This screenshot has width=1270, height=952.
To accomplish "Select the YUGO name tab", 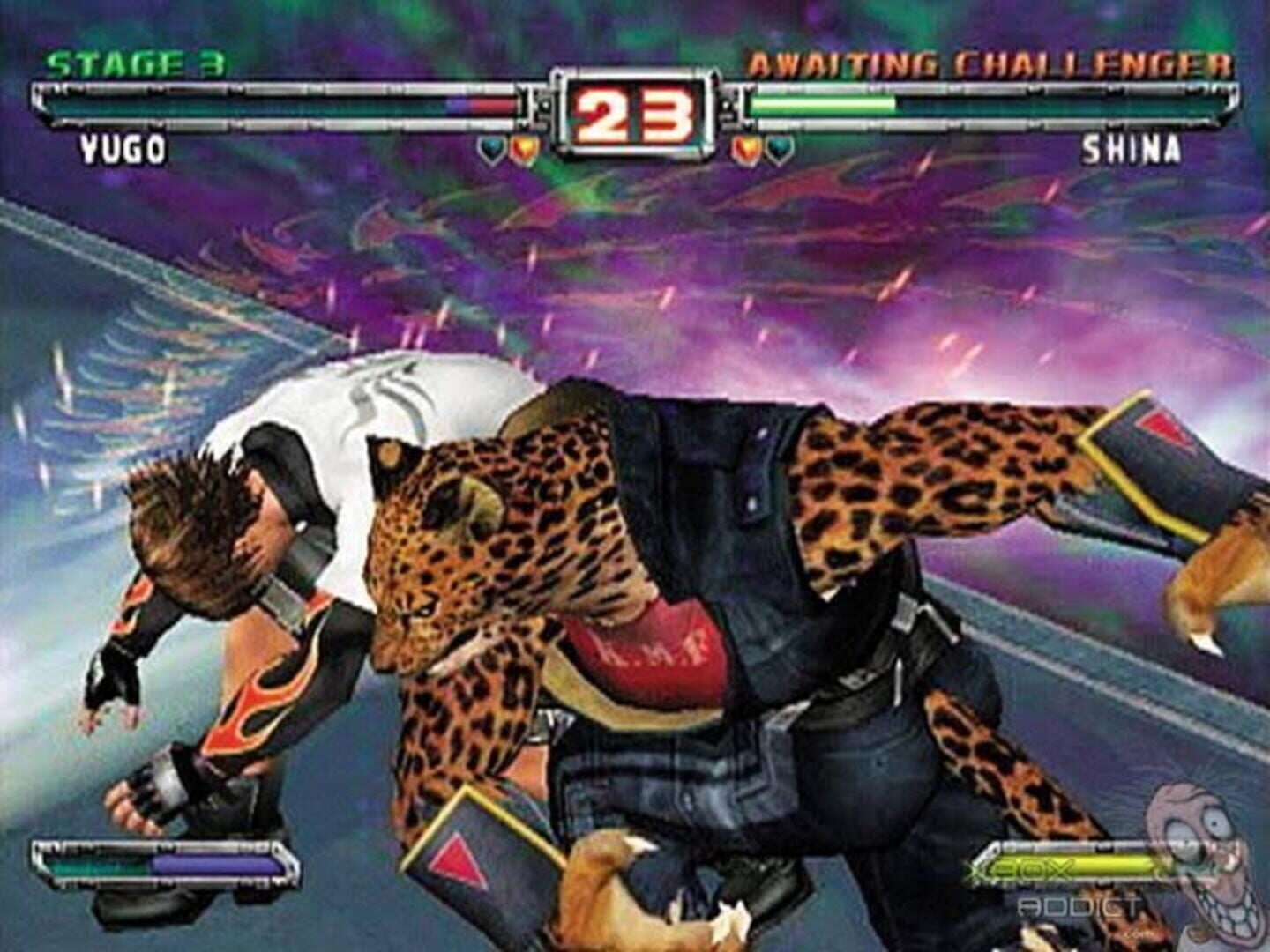I will (123, 150).
